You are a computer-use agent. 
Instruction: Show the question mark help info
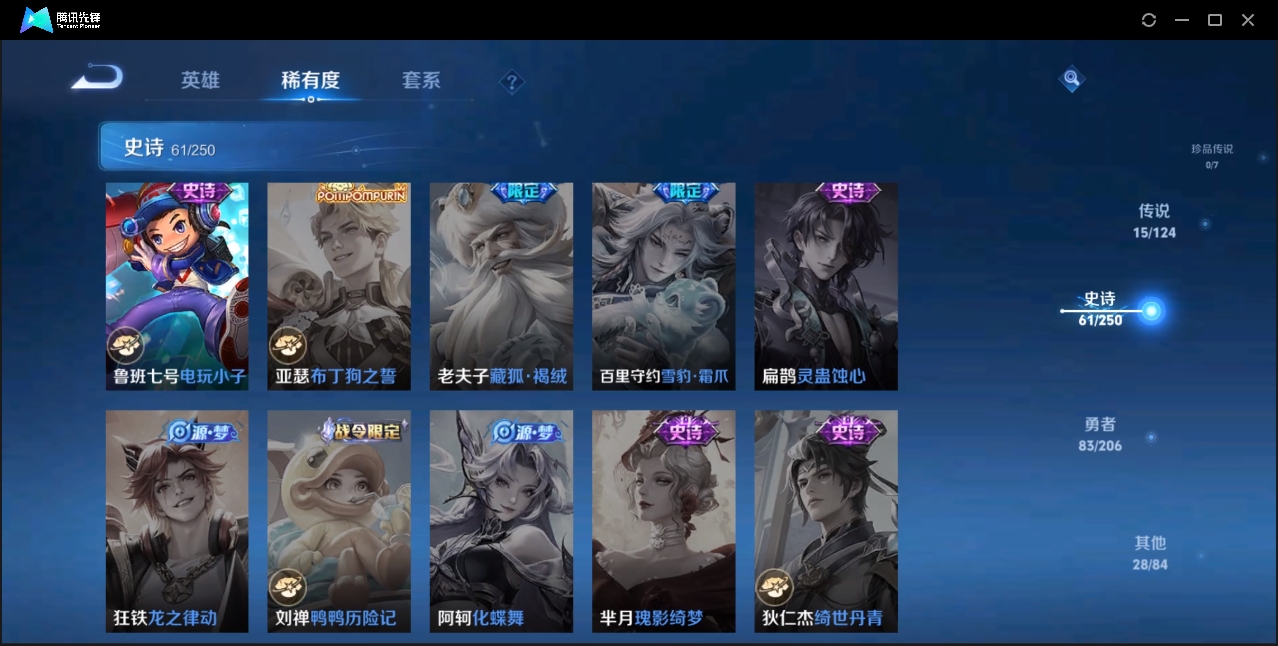(x=512, y=82)
